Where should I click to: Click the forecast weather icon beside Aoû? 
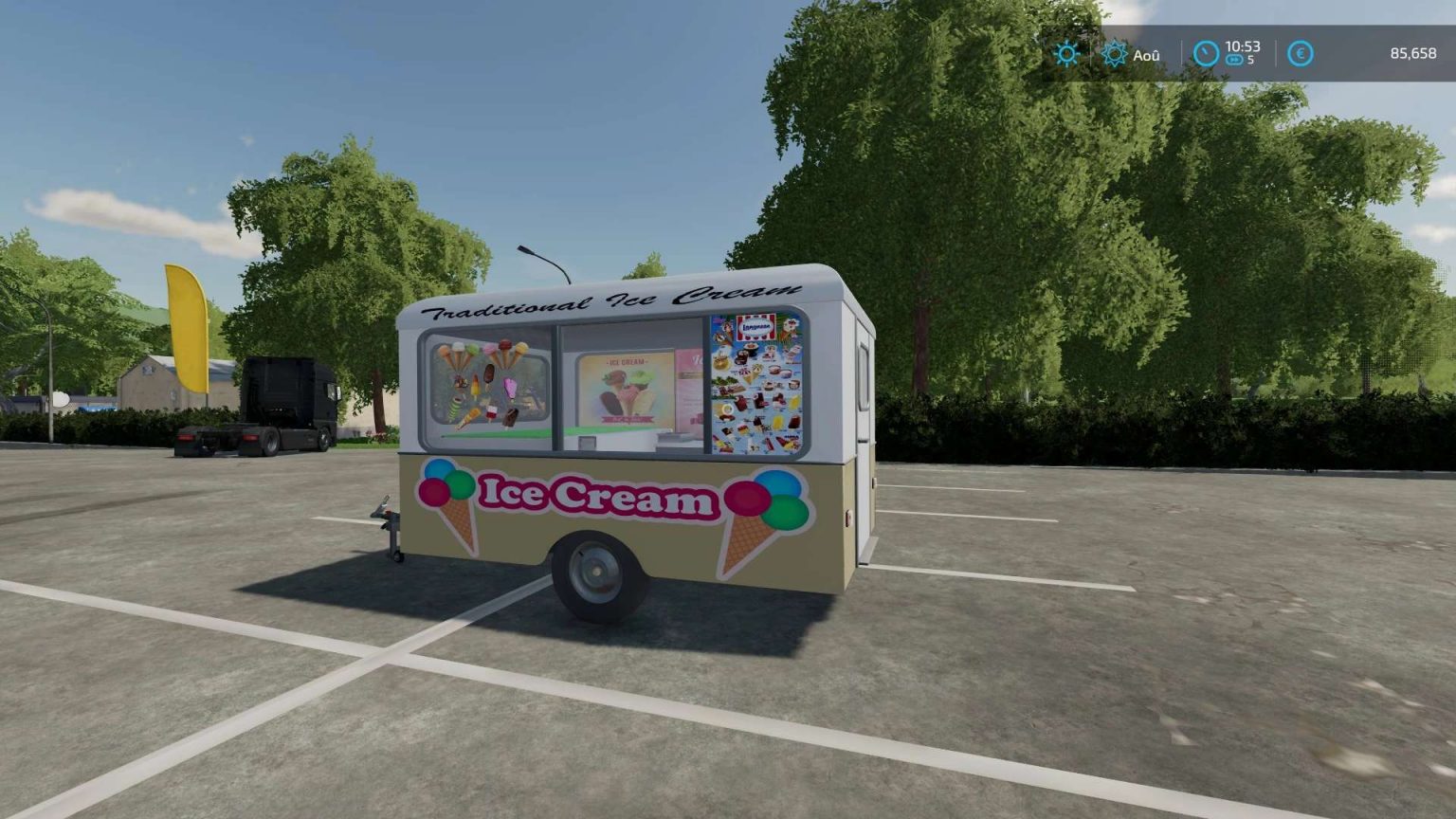(1113, 54)
